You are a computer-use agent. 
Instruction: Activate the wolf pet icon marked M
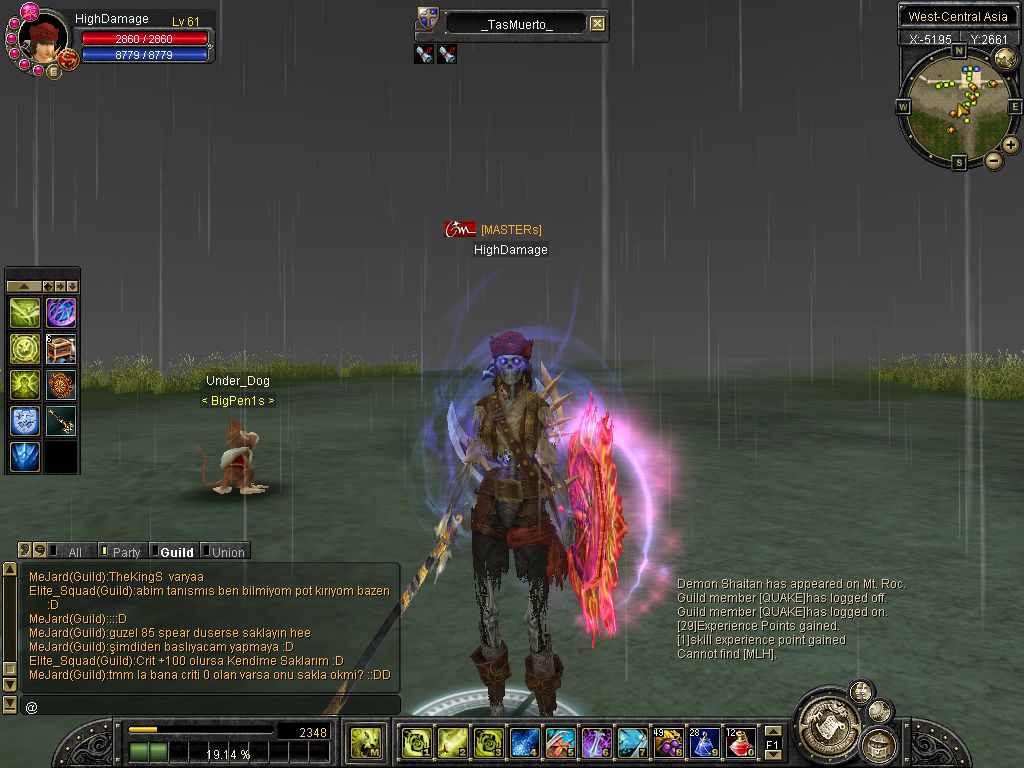point(365,743)
